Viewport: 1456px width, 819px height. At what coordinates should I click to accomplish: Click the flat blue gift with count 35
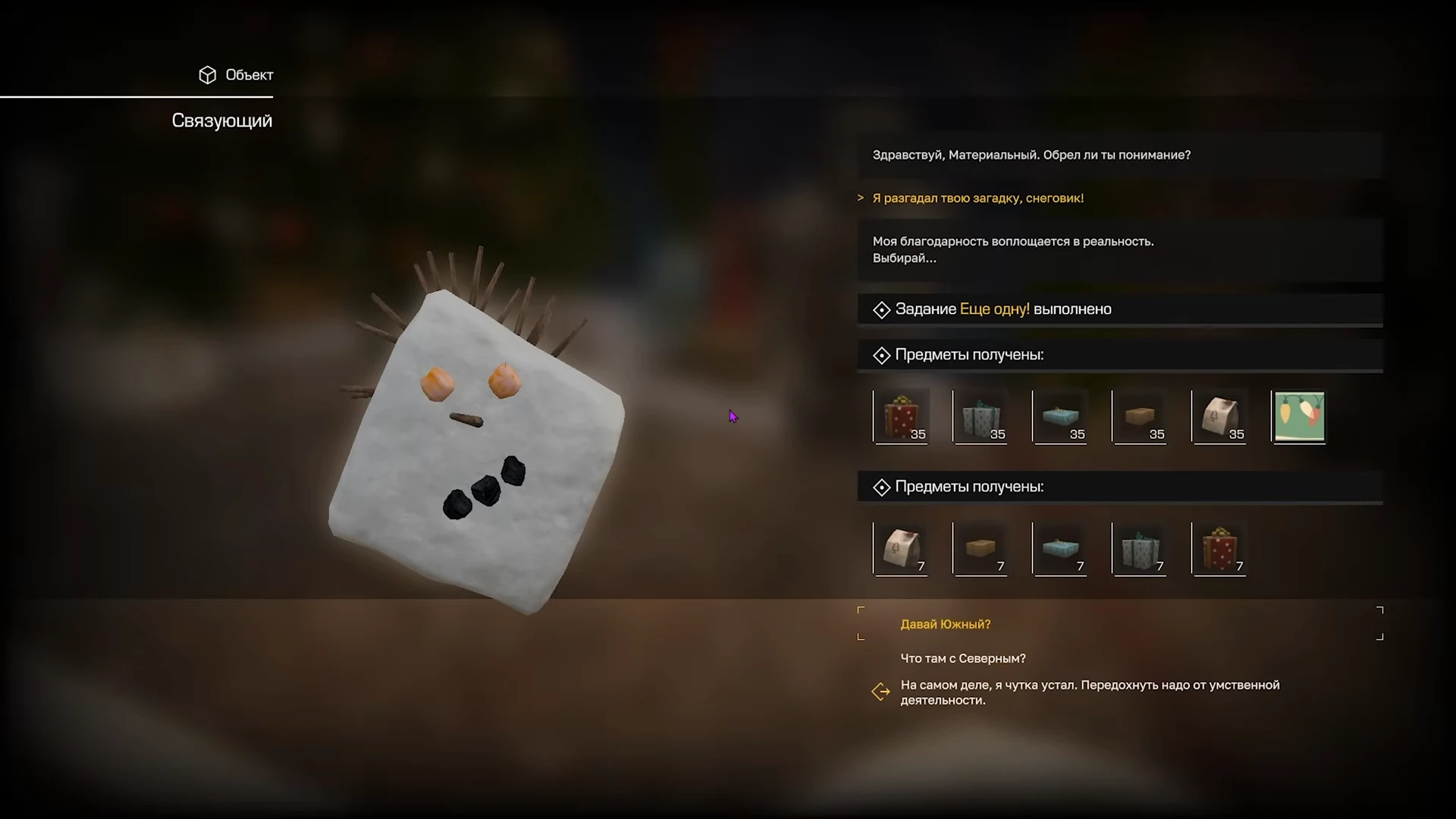[1060, 416]
